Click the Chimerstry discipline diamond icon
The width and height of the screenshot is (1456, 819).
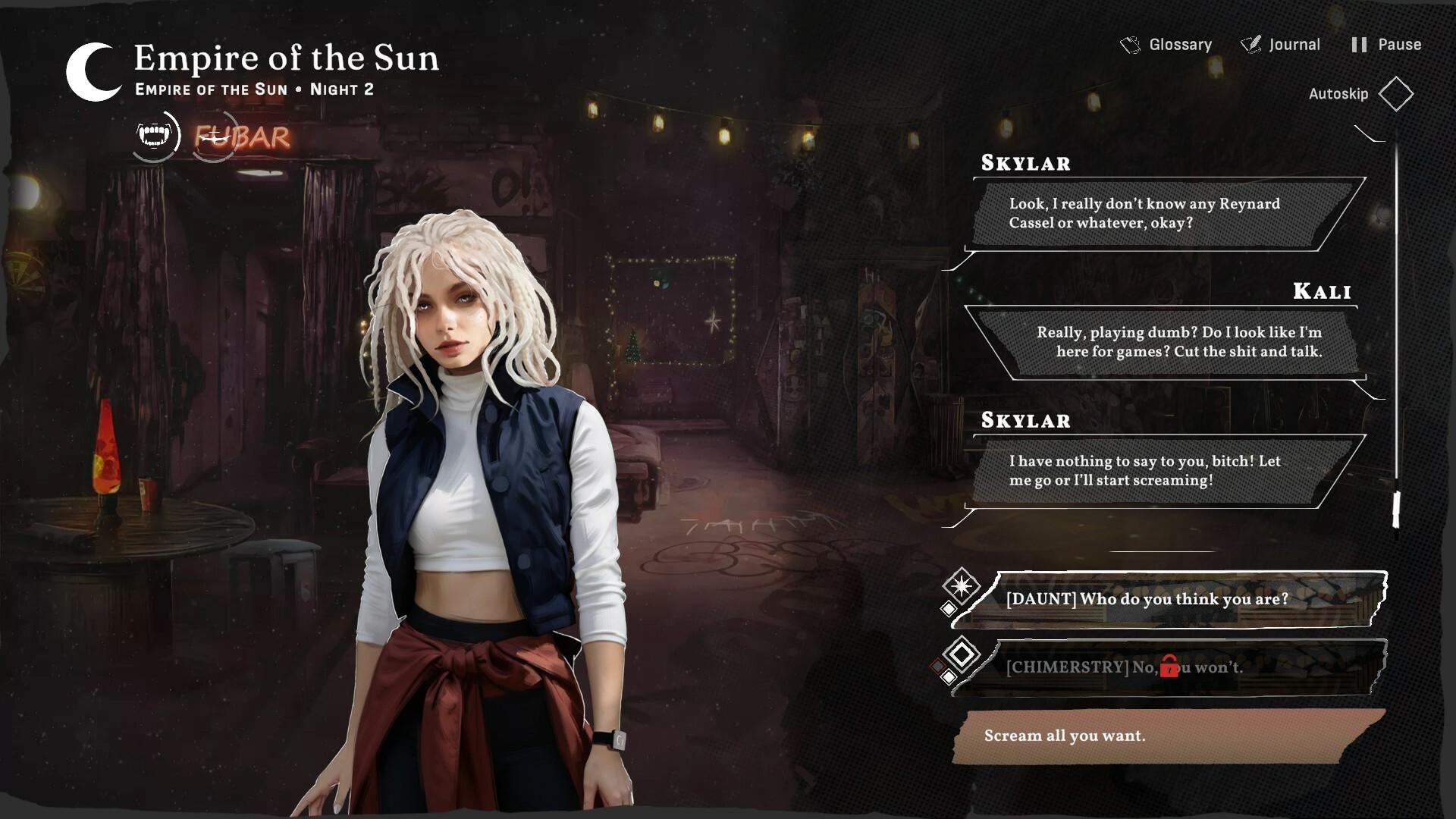point(962,654)
